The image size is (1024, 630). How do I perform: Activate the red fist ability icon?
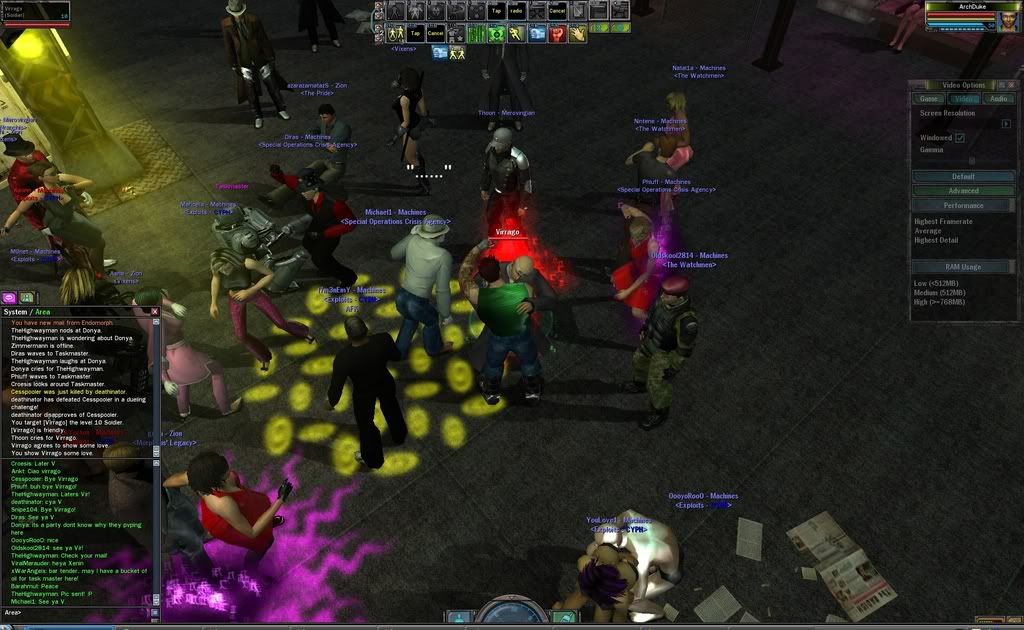tap(557, 33)
